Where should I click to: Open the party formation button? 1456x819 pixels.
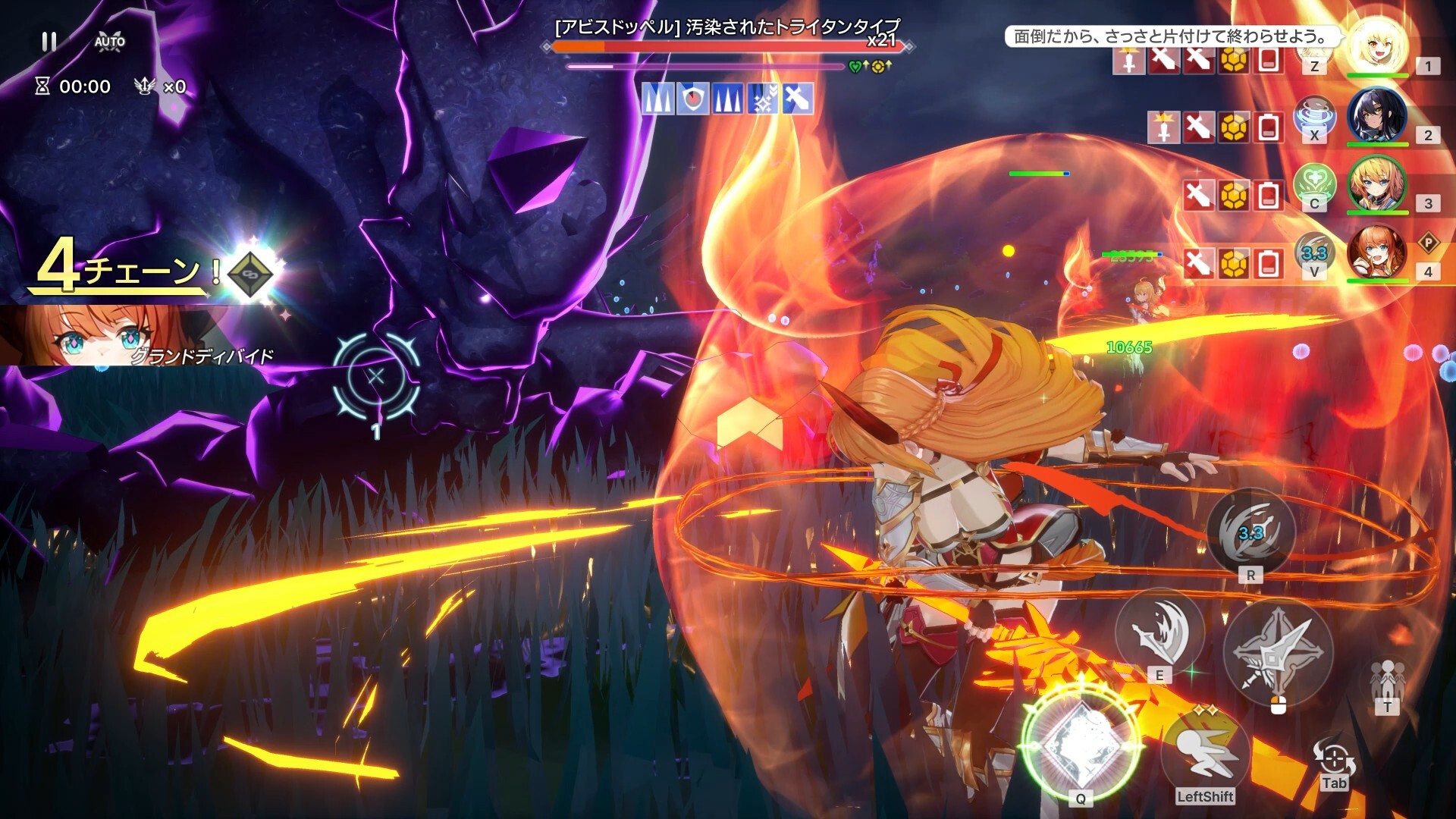[1387, 682]
